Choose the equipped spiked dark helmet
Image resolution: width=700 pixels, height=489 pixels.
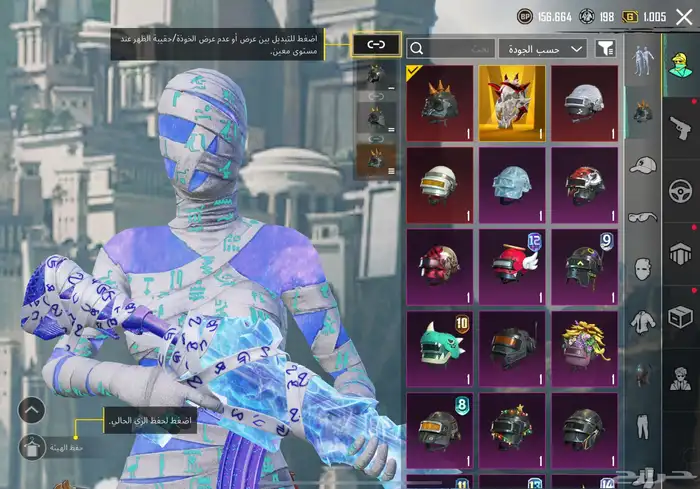pos(439,103)
